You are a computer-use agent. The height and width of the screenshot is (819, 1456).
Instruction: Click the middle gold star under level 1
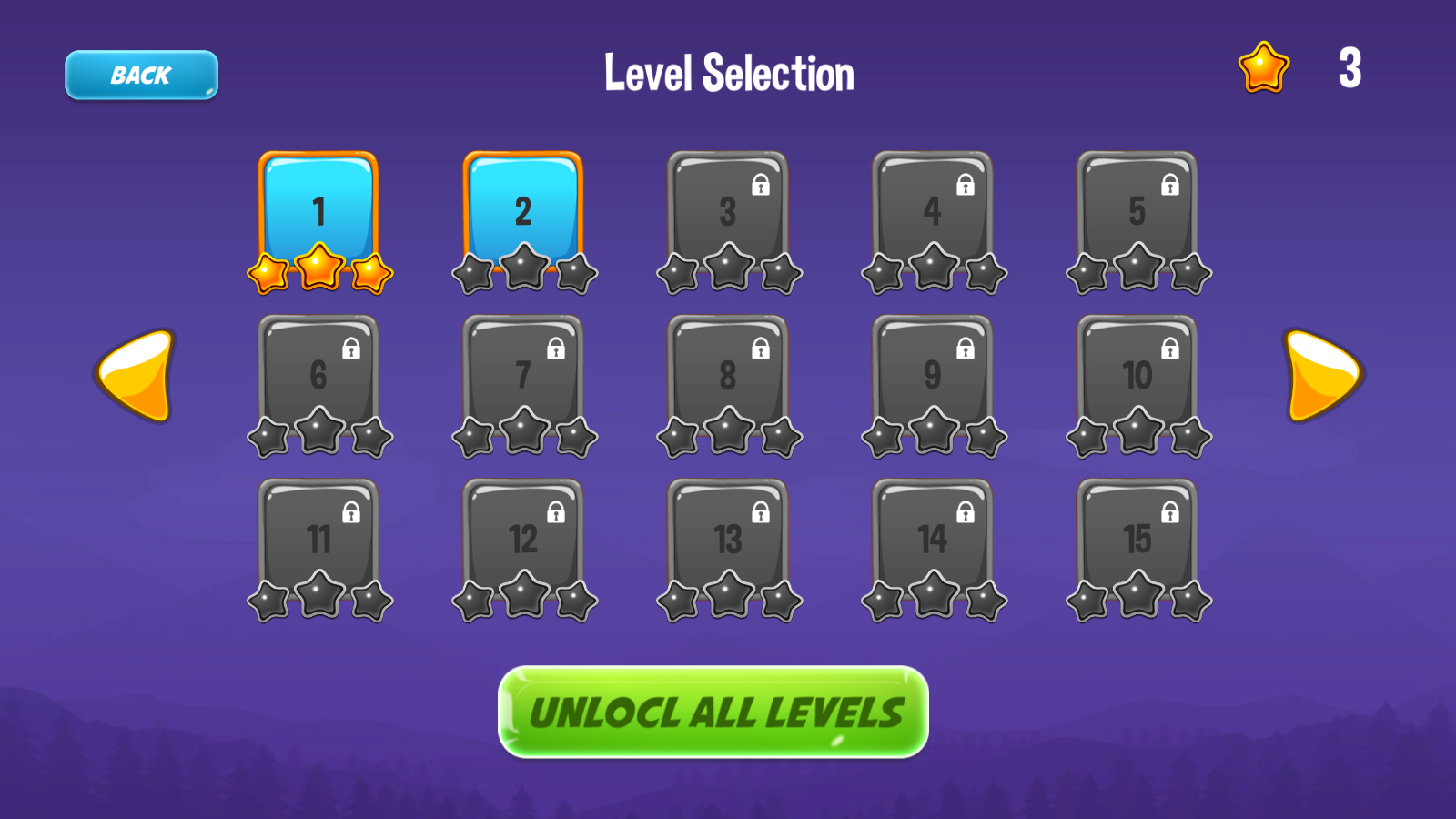[318, 267]
